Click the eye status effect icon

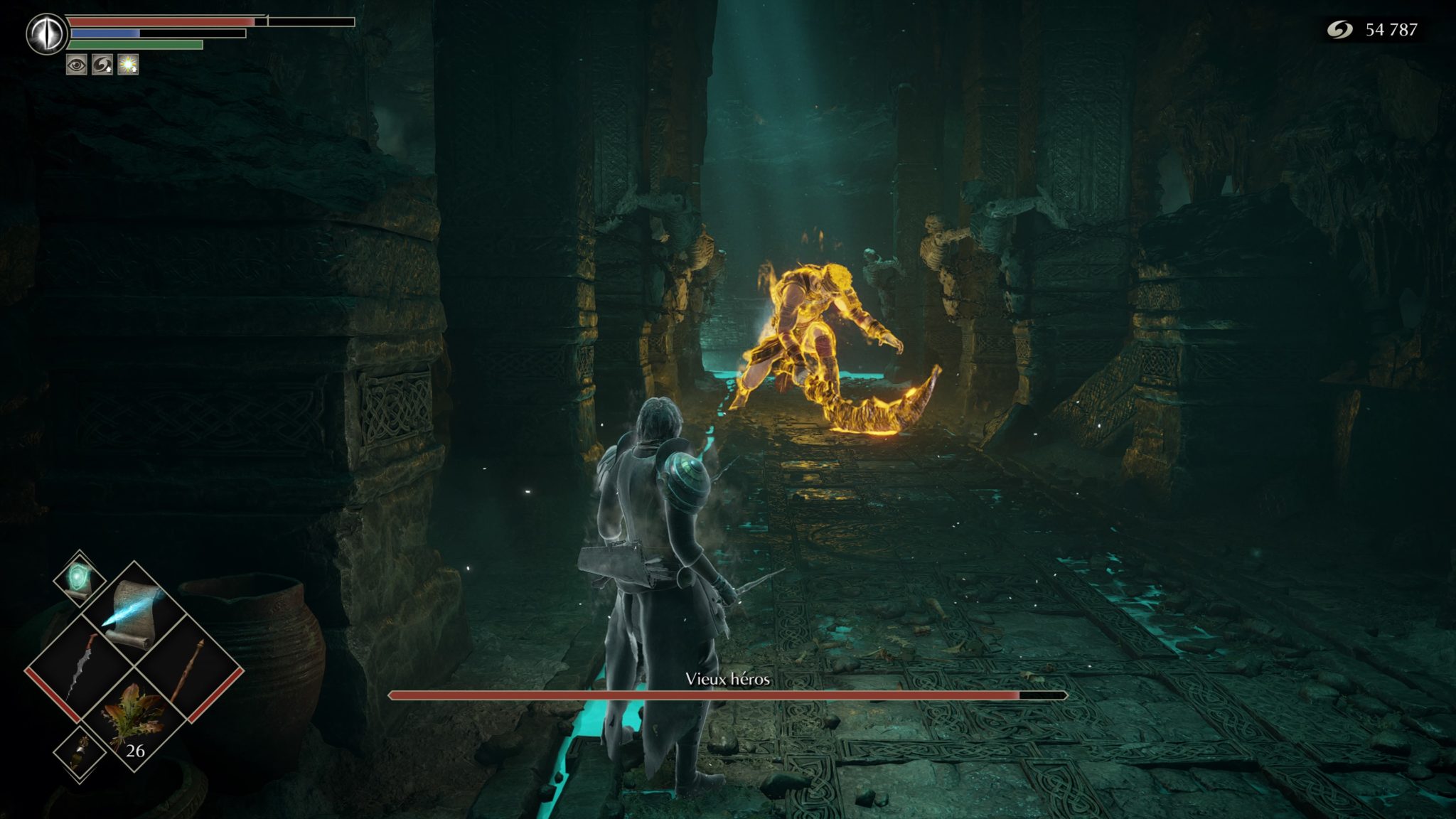[x=77, y=65]
